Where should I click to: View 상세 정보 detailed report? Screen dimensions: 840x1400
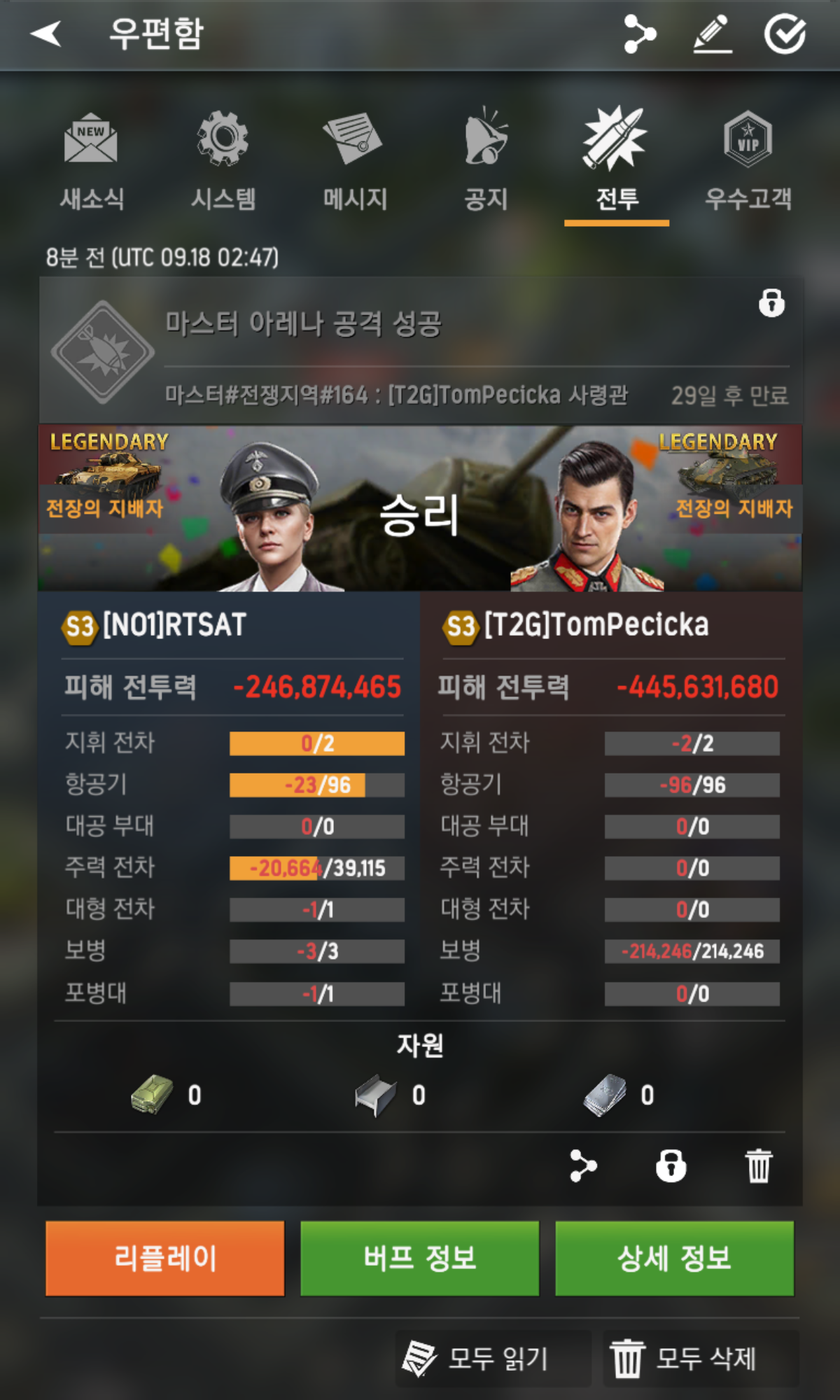coord(674,1258)
